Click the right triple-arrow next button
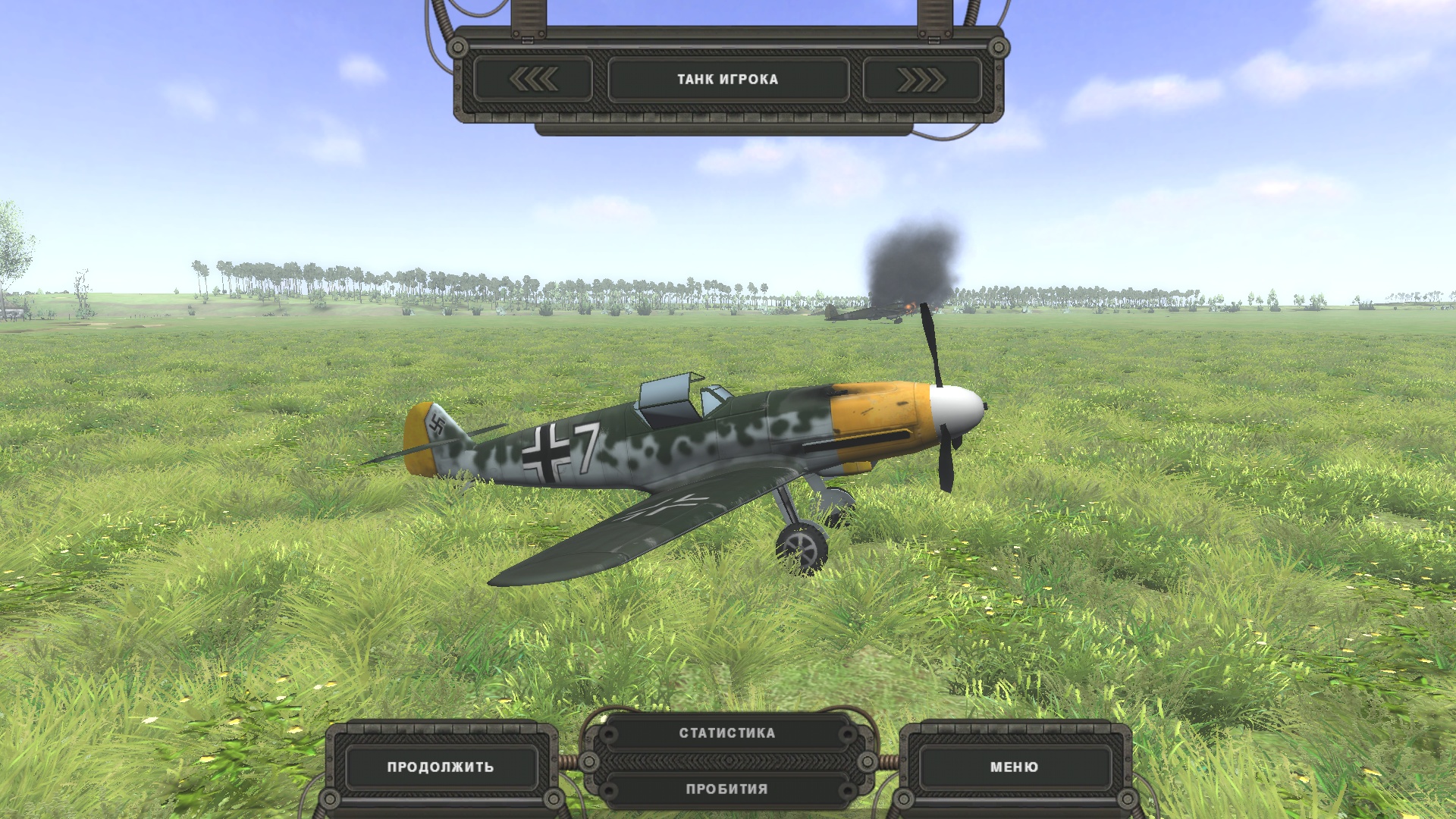Screen dimensions: 1456x819 (x=921, y=79)
